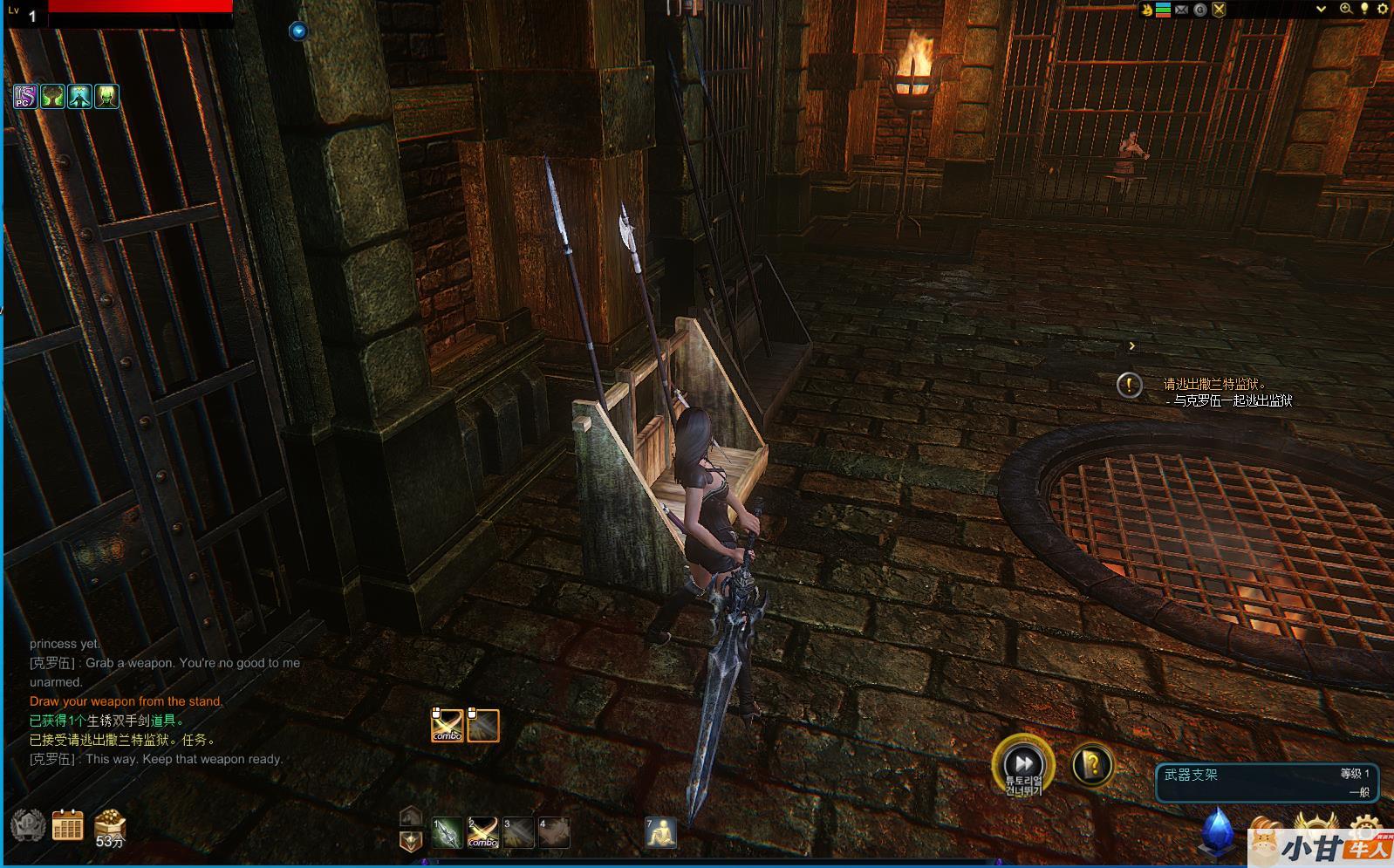Click the purple PC buff icon
This screenshot has height=868, width=1394.
click(x=24, y=96)
